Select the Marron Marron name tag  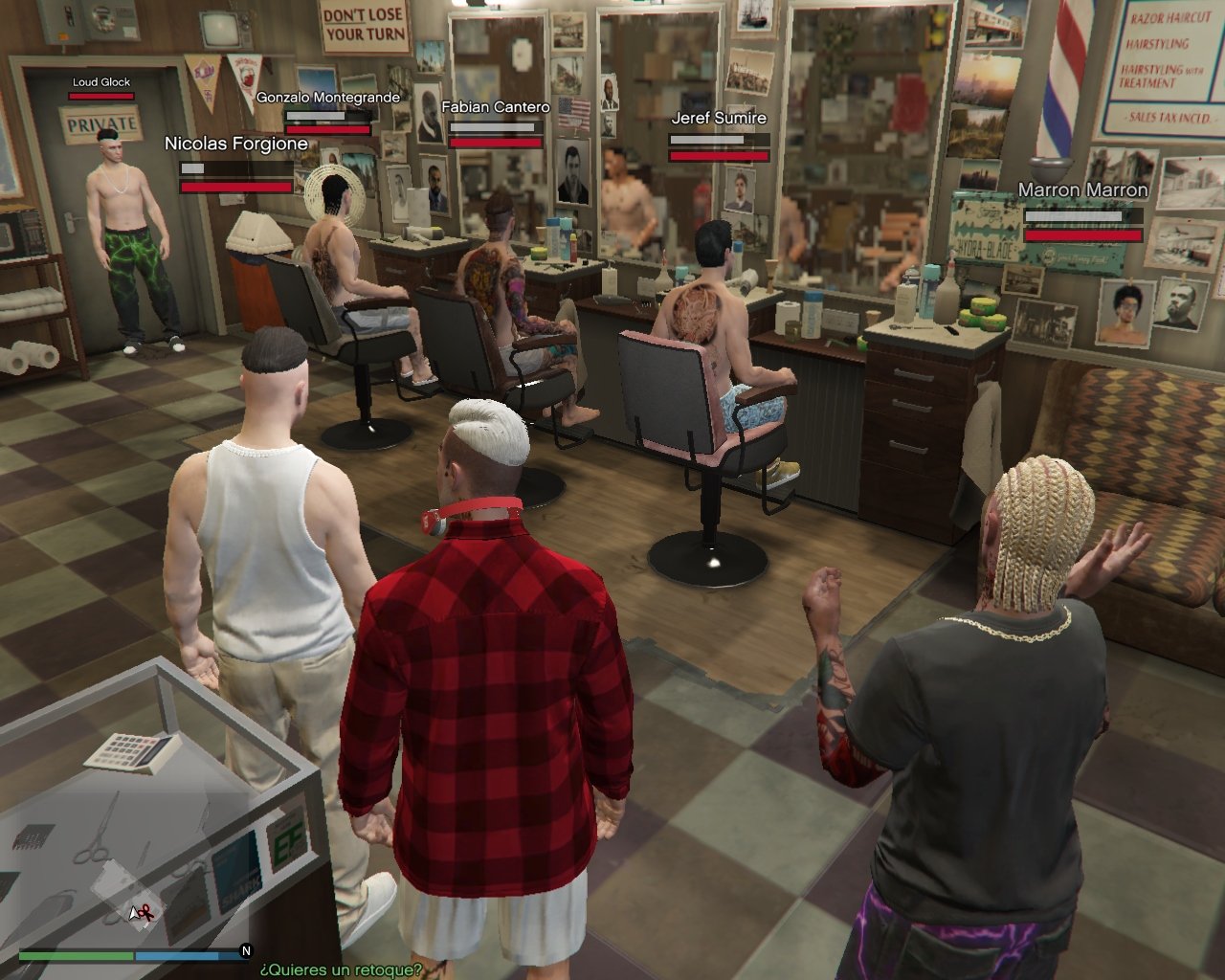[x=1082, y=189]
